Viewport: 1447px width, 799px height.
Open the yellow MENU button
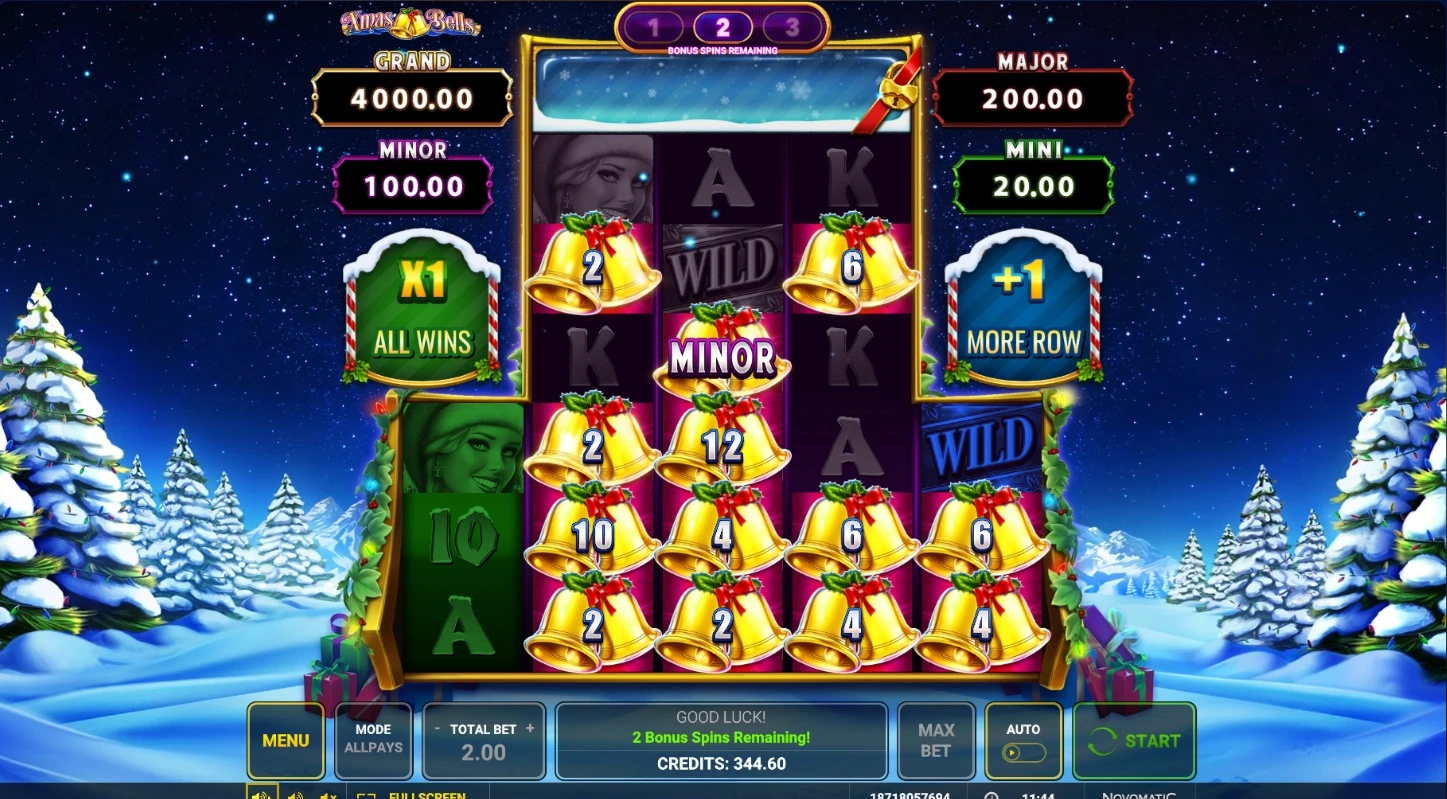tap(285, 741)
